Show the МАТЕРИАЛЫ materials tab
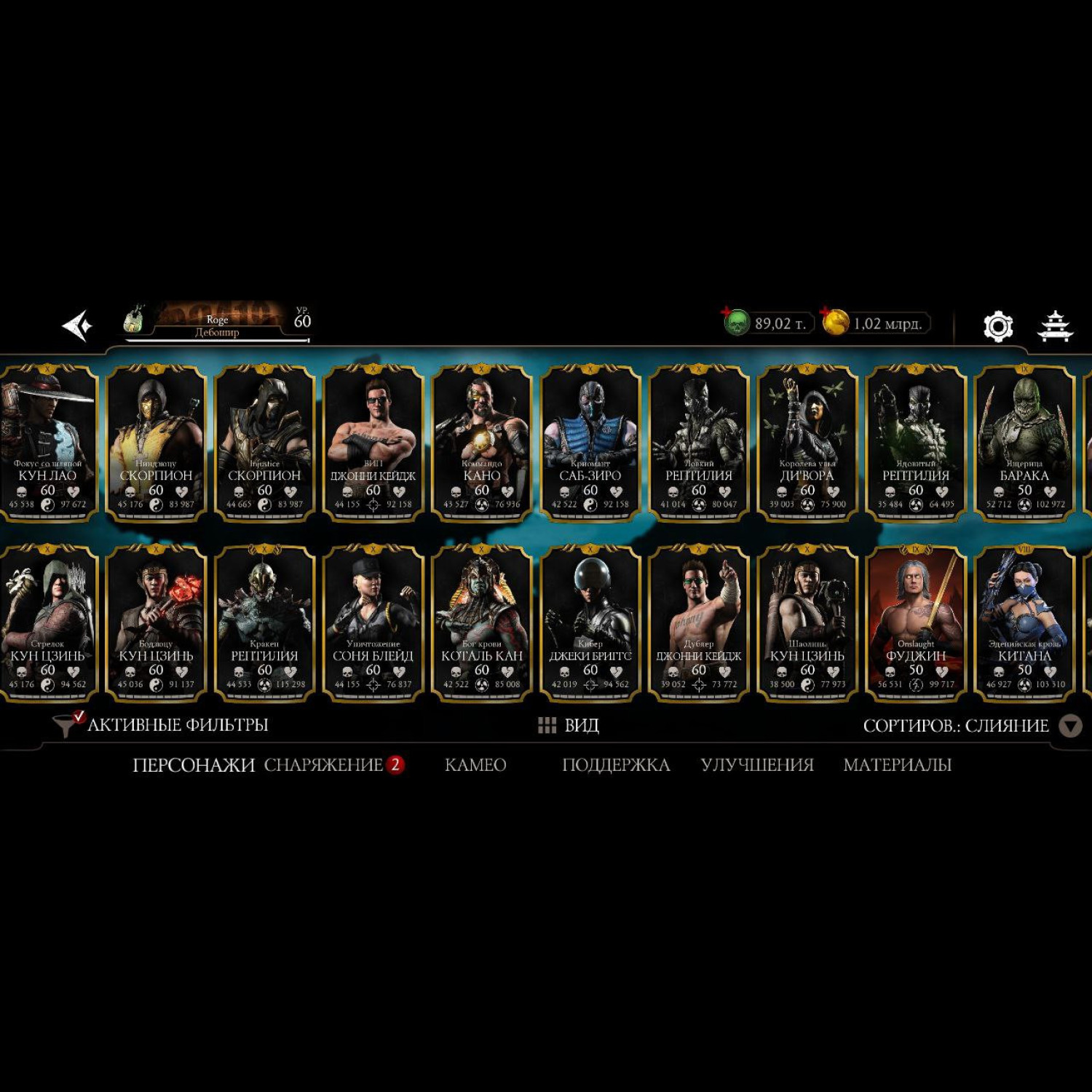The height and width of the screenshot is (1092, 1092). (x=897, y=765)
